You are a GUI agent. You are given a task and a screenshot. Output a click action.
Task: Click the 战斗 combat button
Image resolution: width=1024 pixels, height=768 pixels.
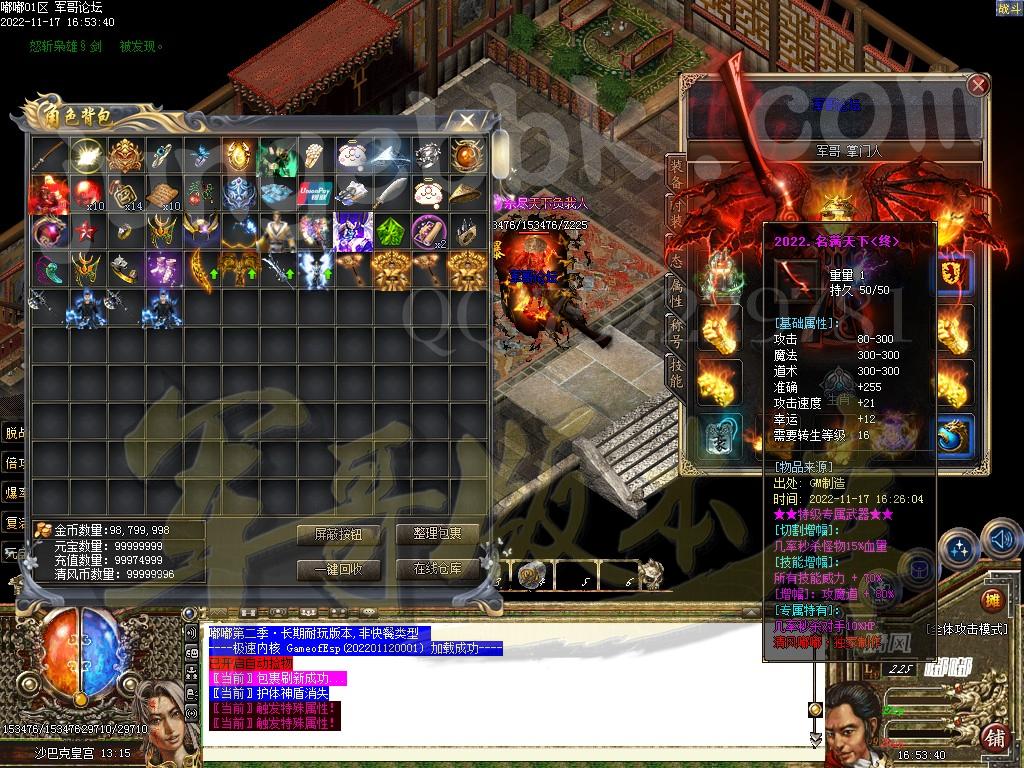pos(1008,9)
